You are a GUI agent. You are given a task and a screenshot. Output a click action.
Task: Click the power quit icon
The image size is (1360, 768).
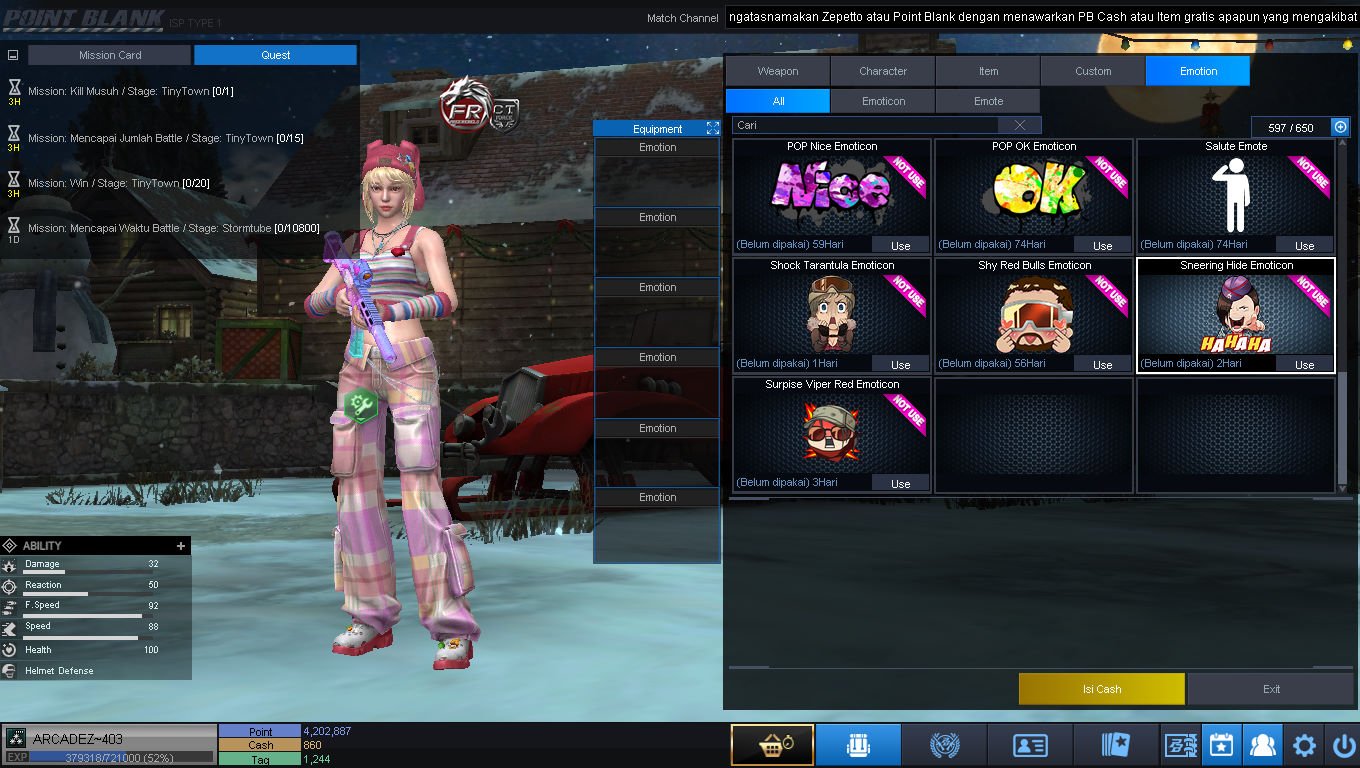pos(1342,745)
